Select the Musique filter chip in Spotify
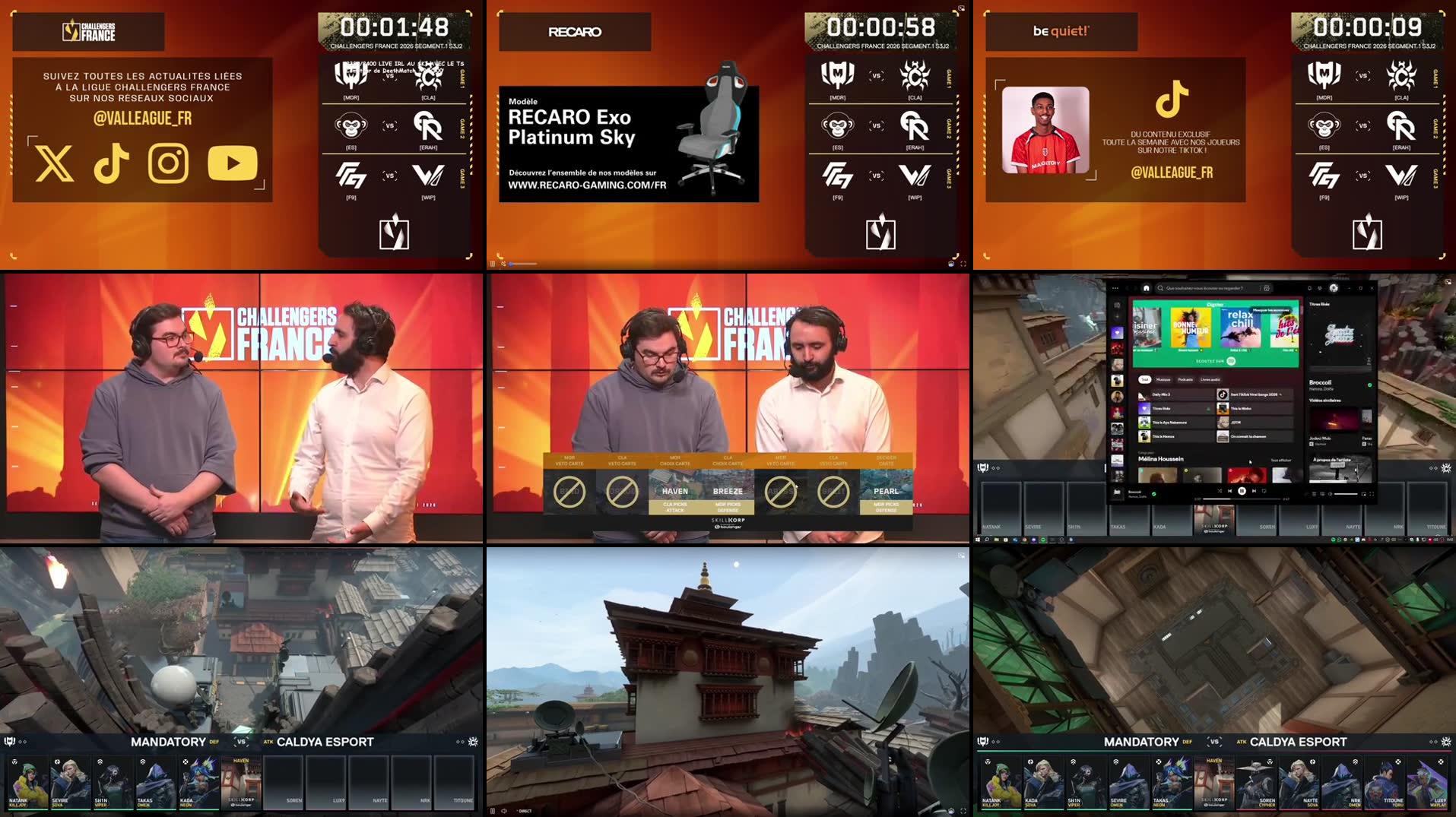This screenshot has height=817, width=1456. click(x=1163, y=380)
